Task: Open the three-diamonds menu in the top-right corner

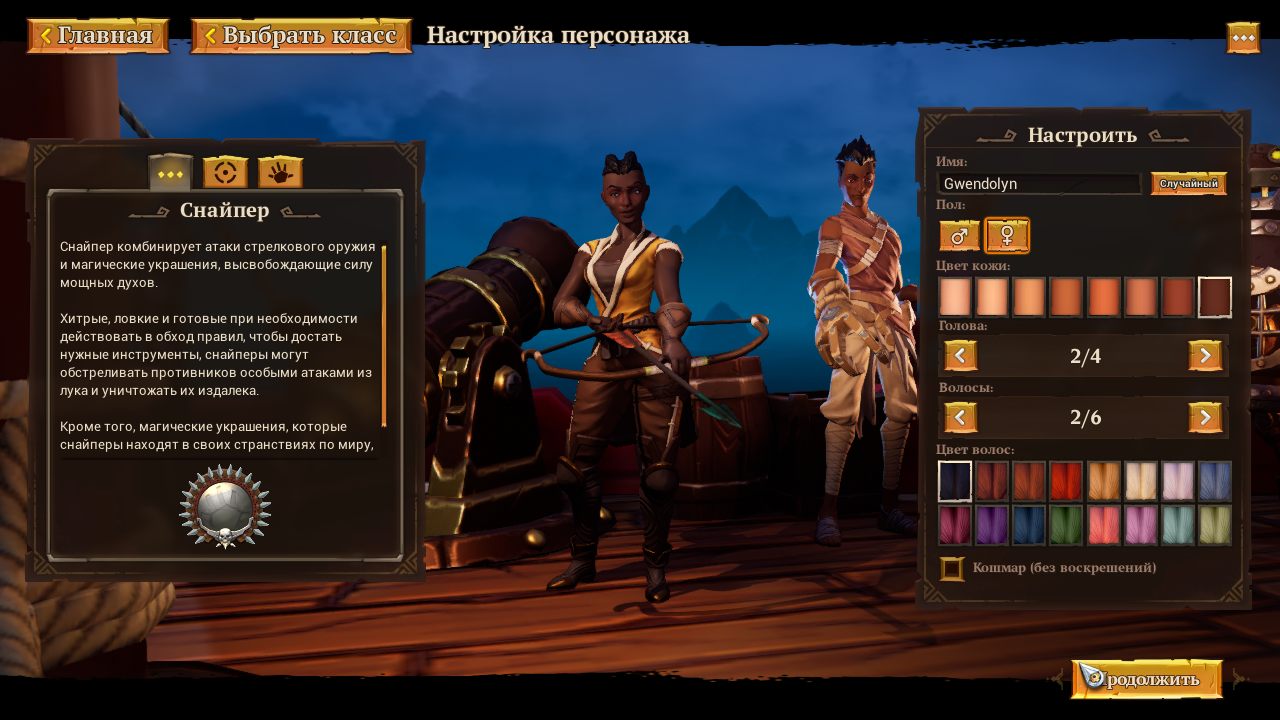Action: click(x=1243, y=37)
